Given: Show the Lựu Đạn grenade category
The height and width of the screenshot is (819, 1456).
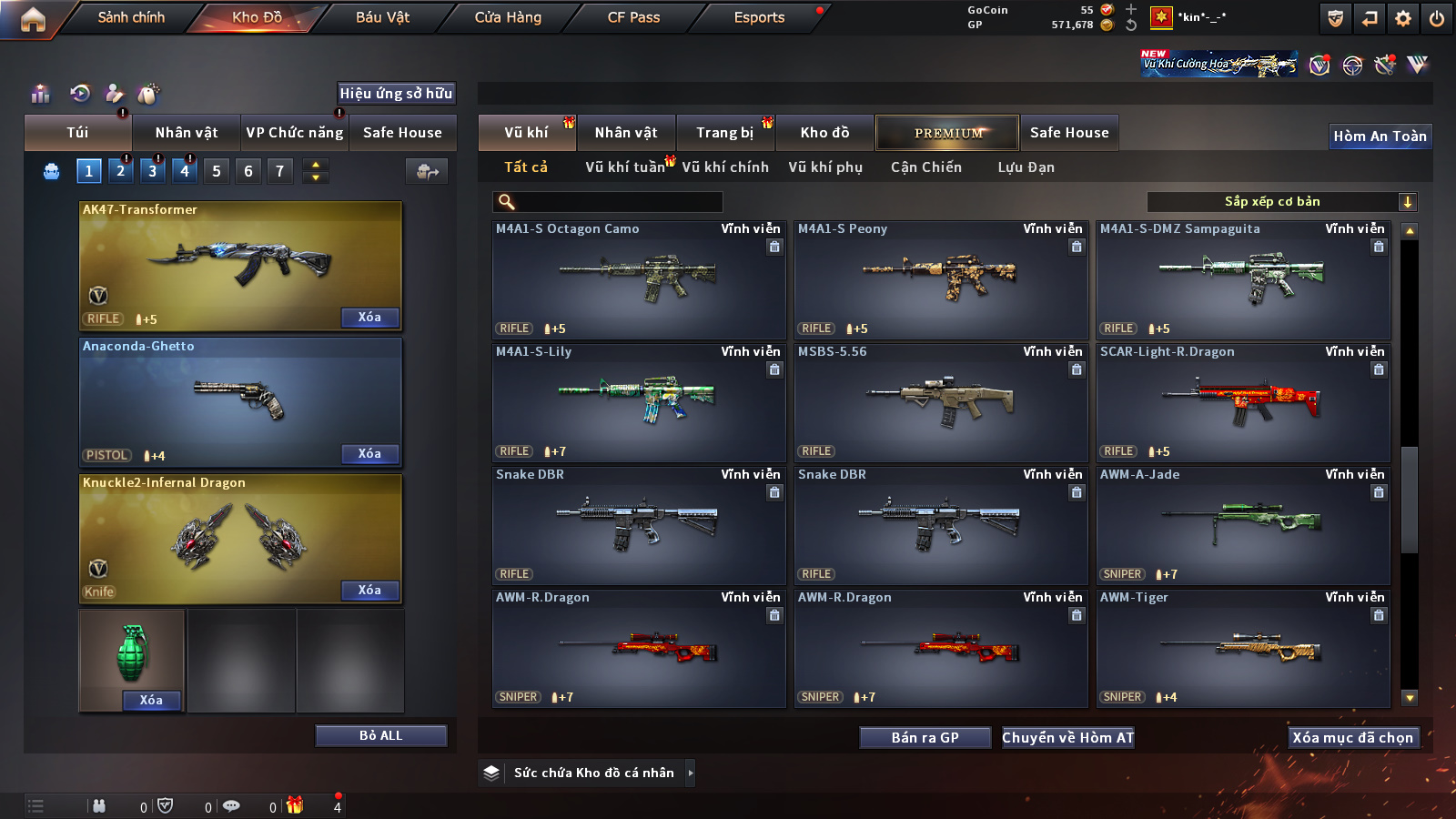Looking at the screenshot, I should tap(1026, 167).
